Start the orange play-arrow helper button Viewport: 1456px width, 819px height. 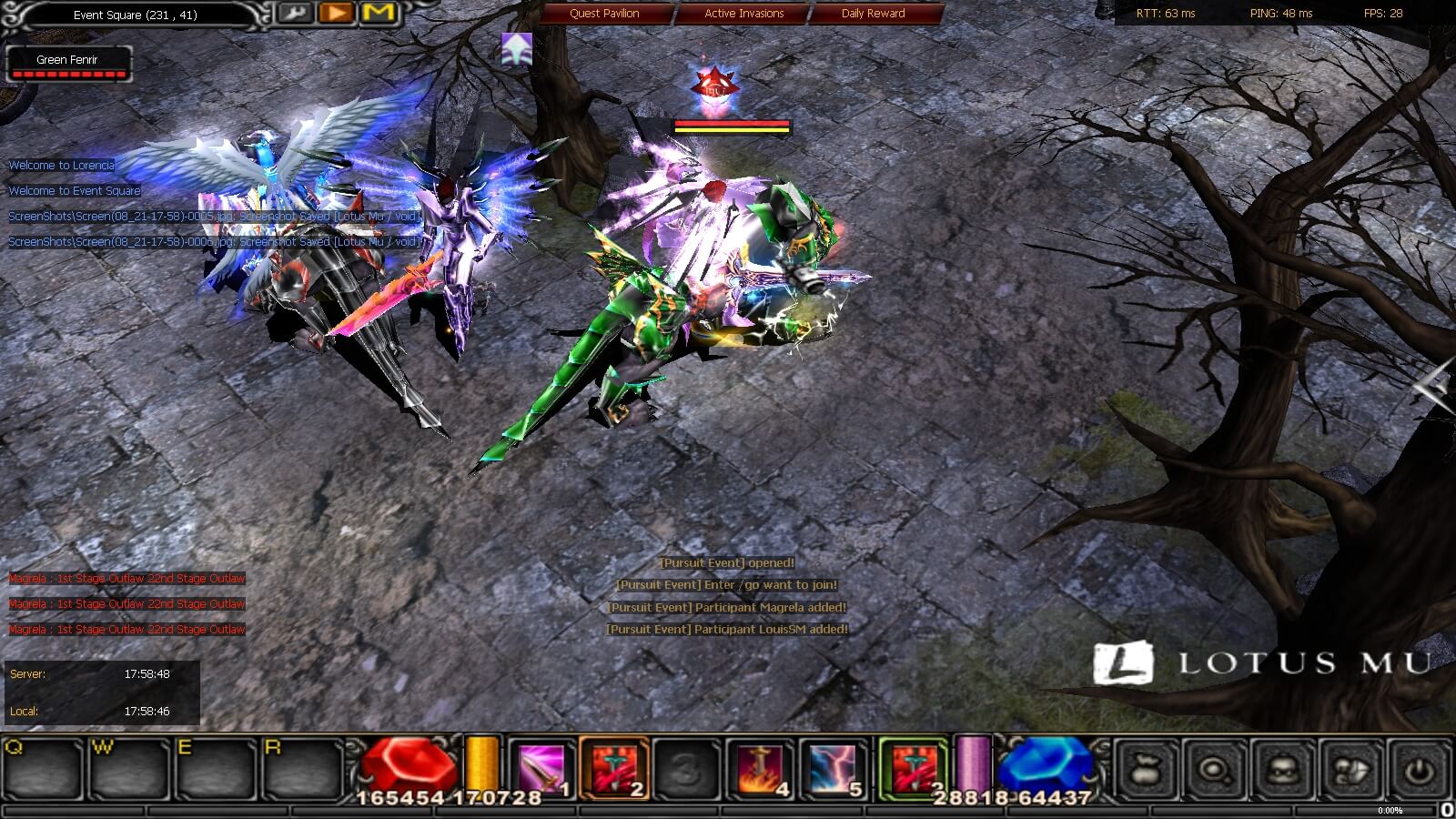pos(337,14)
